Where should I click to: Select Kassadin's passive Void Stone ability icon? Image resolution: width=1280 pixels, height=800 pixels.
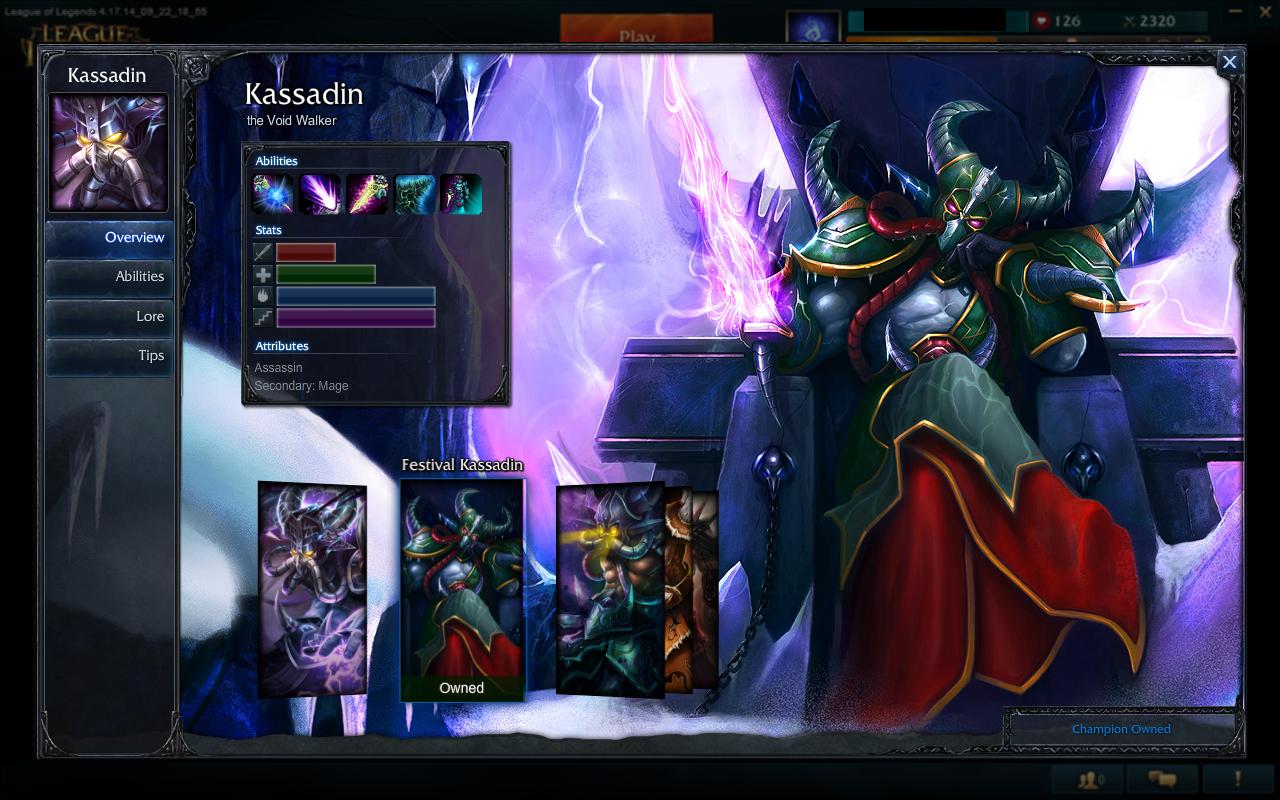(x=272, y=194)
